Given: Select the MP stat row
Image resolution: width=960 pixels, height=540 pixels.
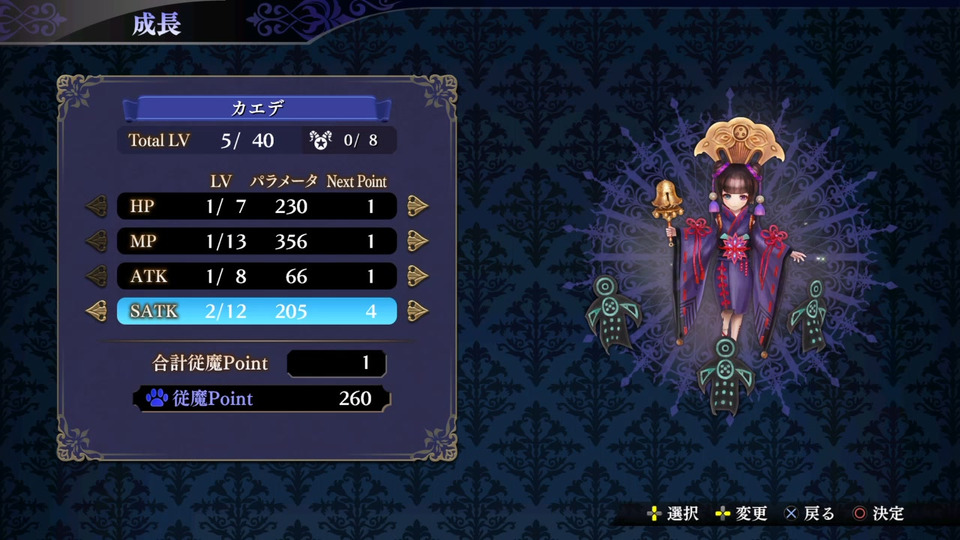Looking at the screenshot, I should [257, 242].
